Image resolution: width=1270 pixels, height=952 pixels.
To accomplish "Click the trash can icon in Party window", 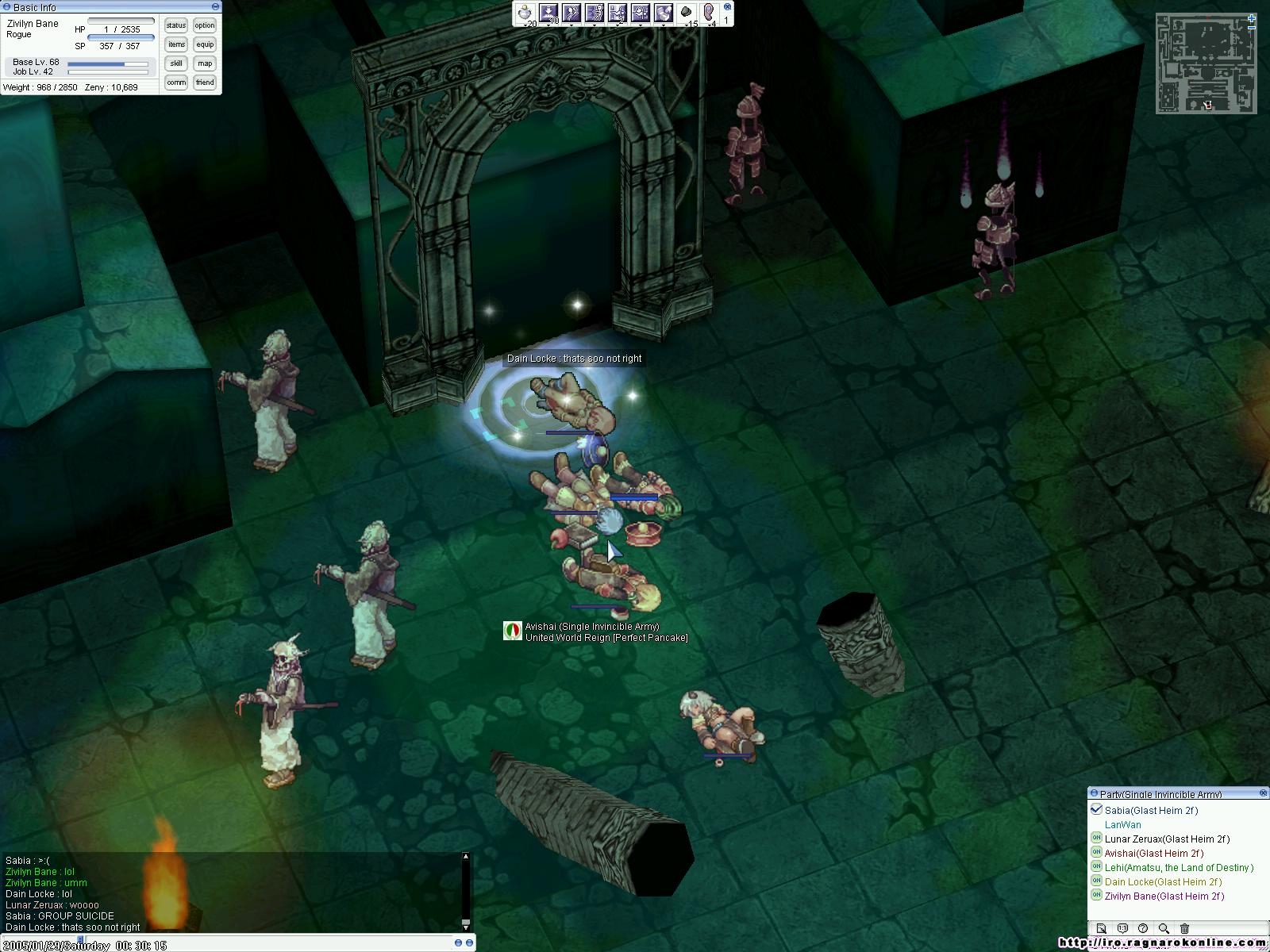I will click(x=1184, y=928).
